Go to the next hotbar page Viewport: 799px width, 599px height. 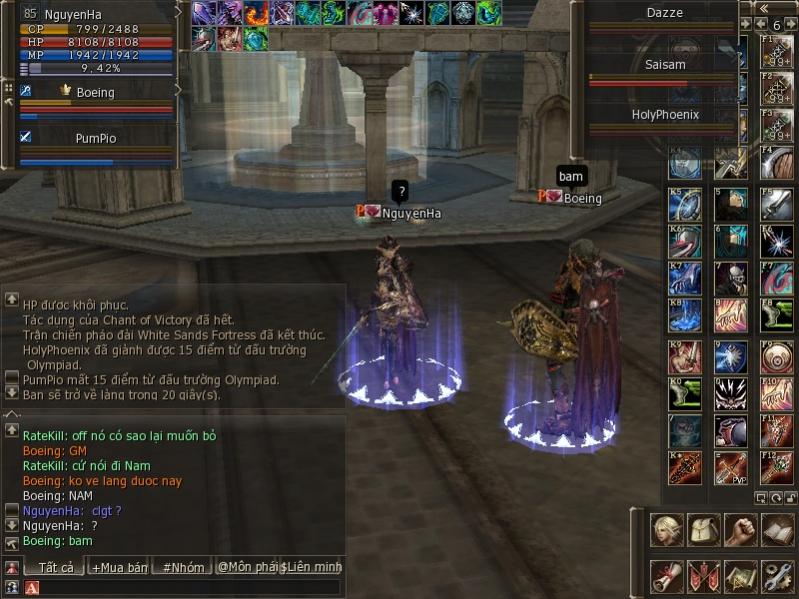pyautogui.click(x=791, y=24)
